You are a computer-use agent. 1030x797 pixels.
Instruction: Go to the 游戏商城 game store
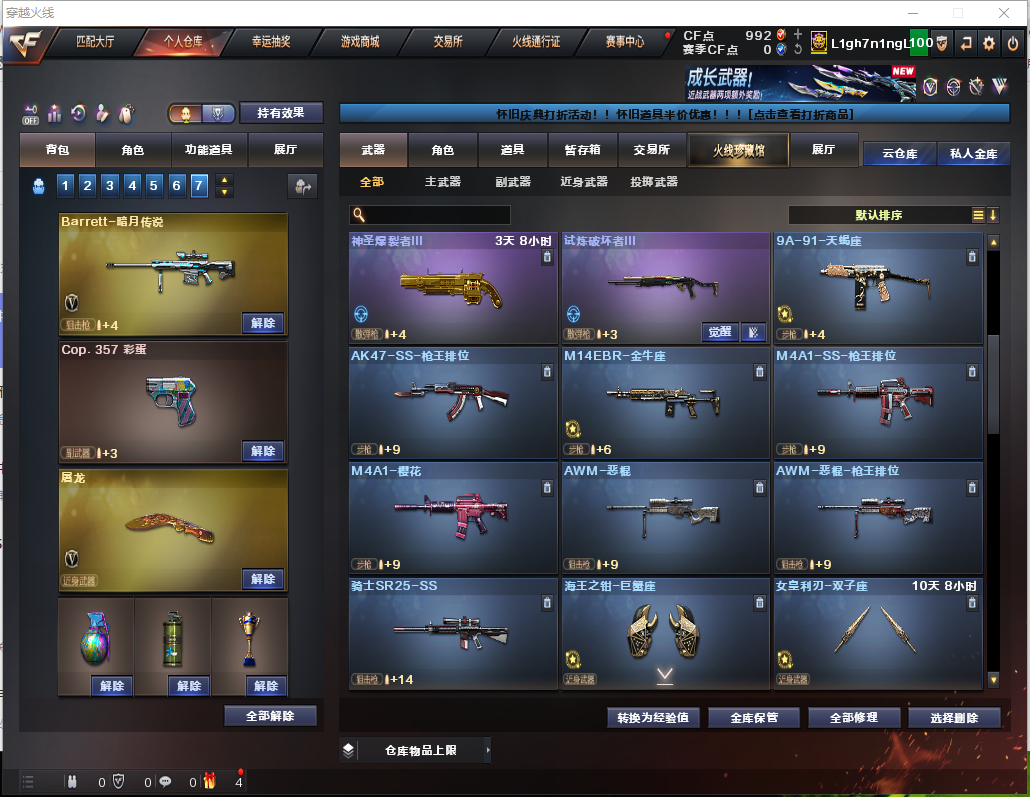[359, 42]
